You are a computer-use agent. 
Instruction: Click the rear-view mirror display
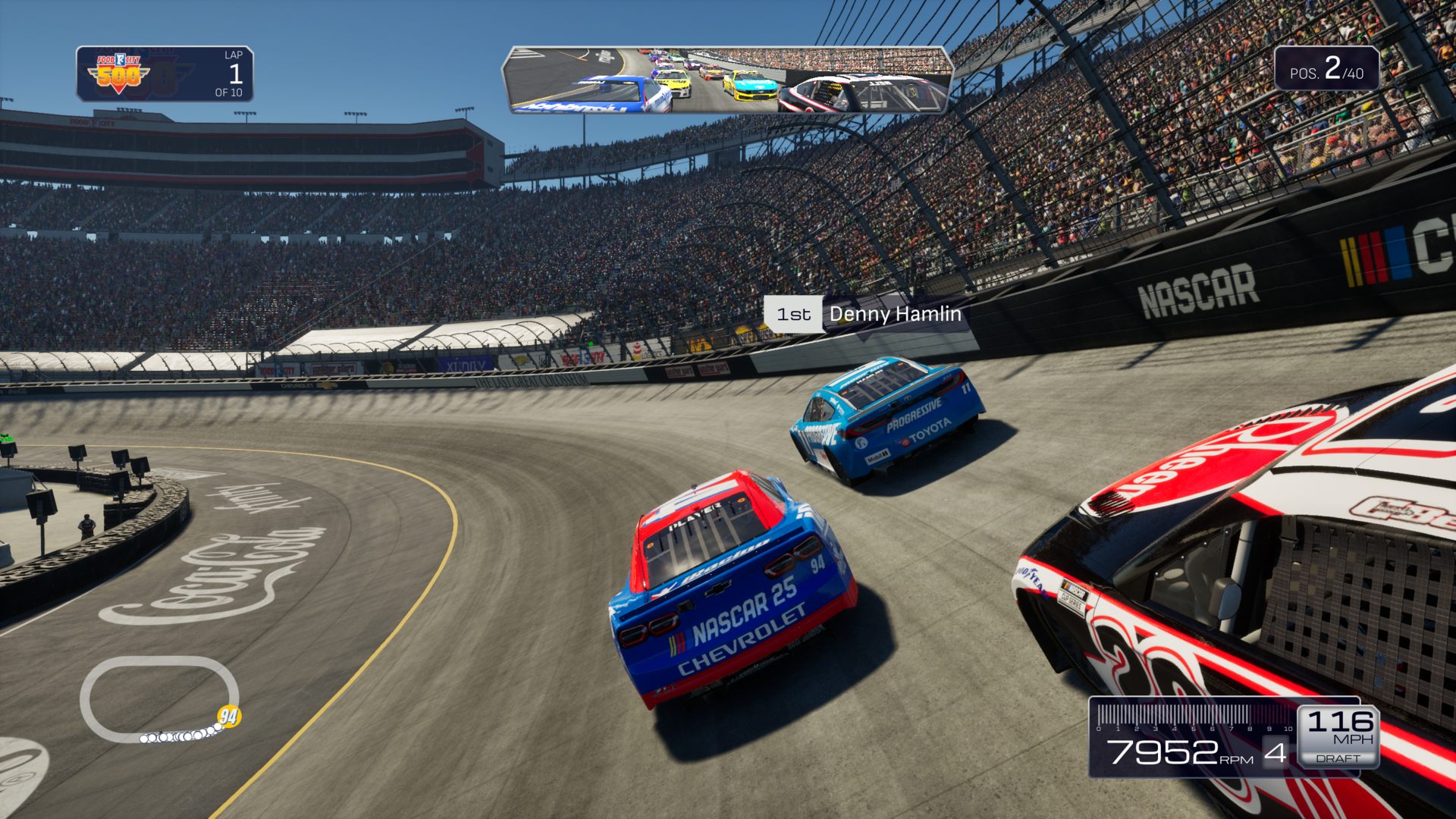click(x=726, y=80)
